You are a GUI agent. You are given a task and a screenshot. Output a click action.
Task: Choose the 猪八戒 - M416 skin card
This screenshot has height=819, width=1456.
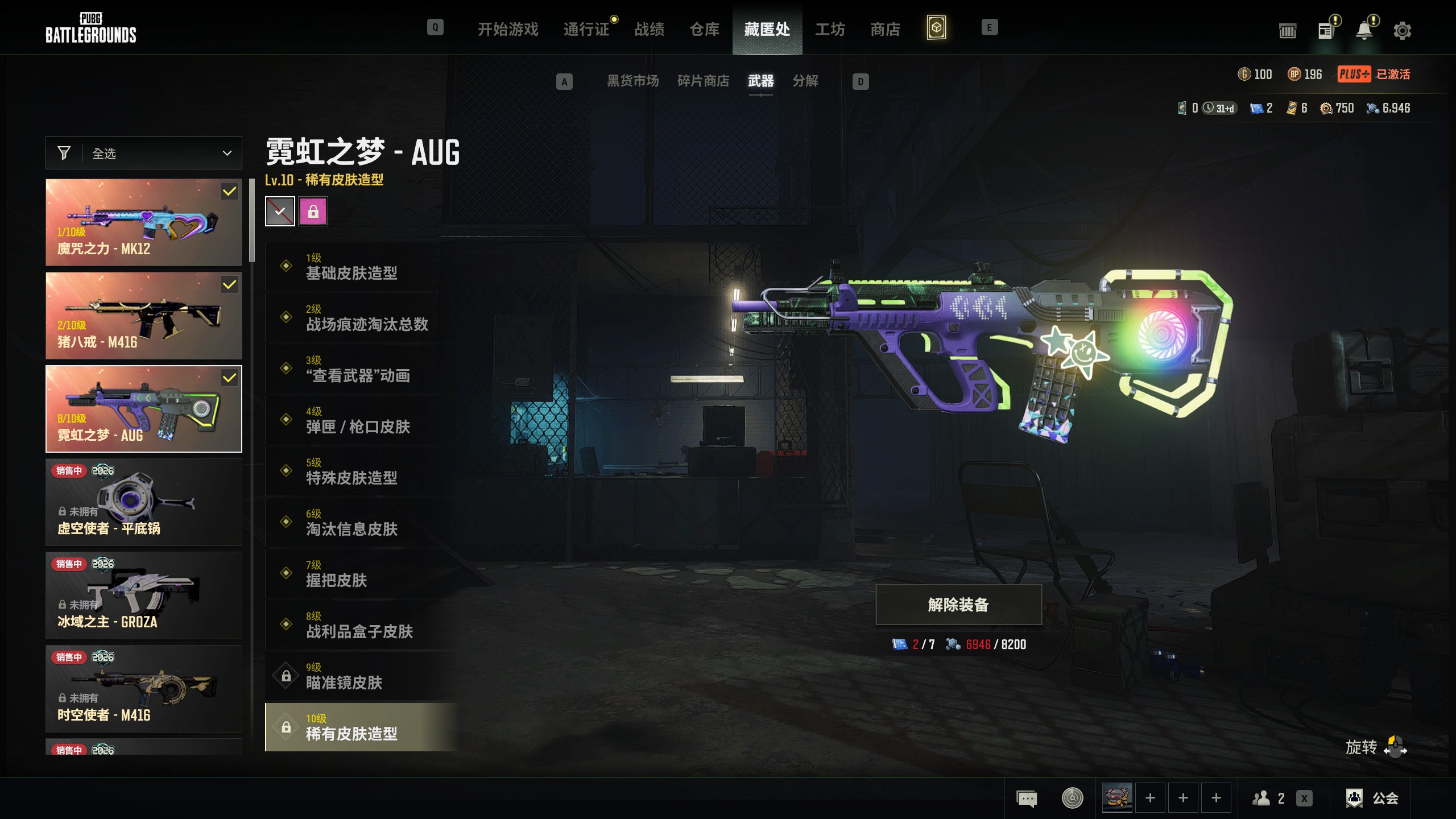pyautogui.click(x=144, y=316)
